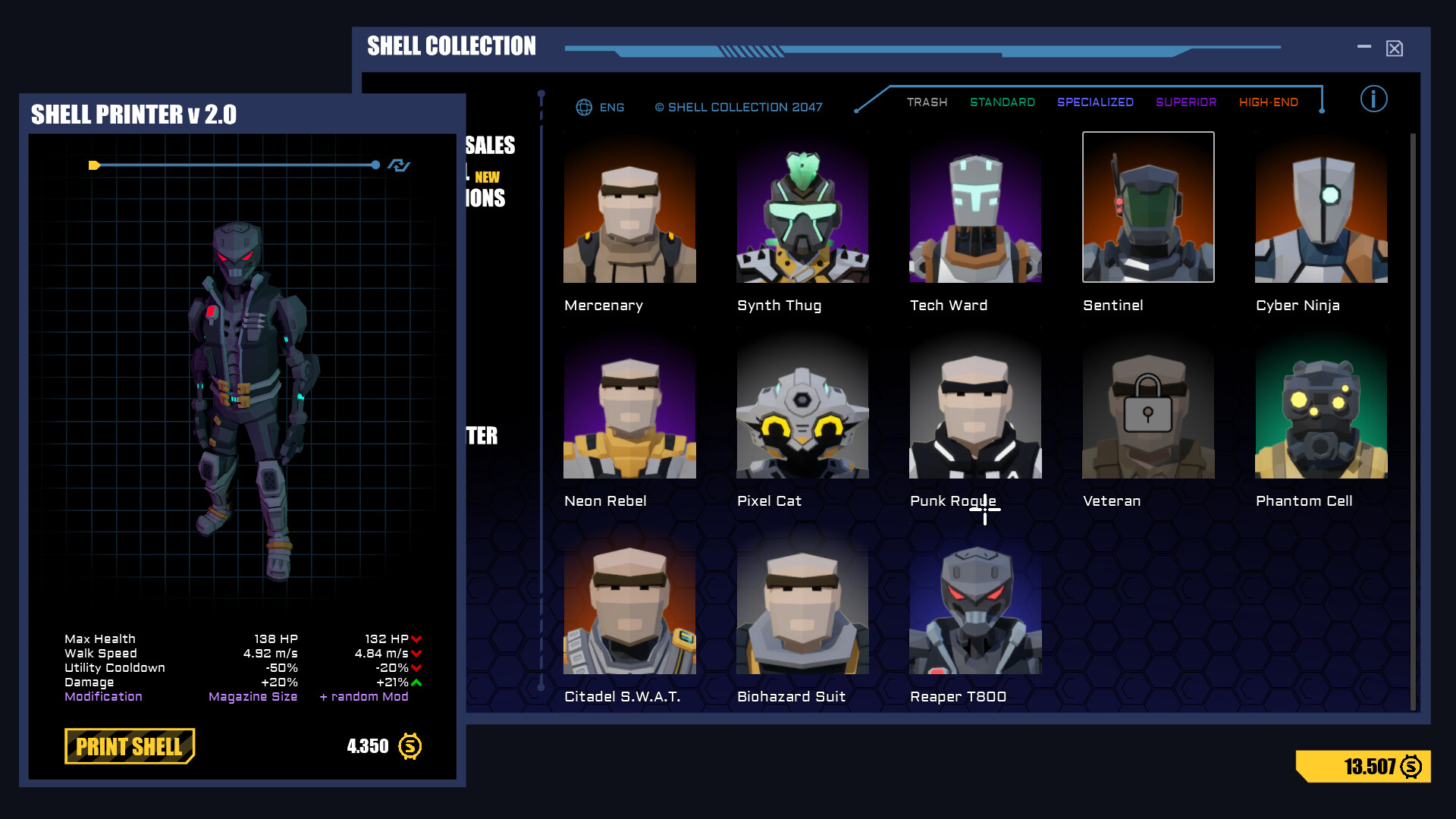The image size is (1456, 819).
Task: Switch to the STANDARD rarity tab
Action: tap(1003, 102)
